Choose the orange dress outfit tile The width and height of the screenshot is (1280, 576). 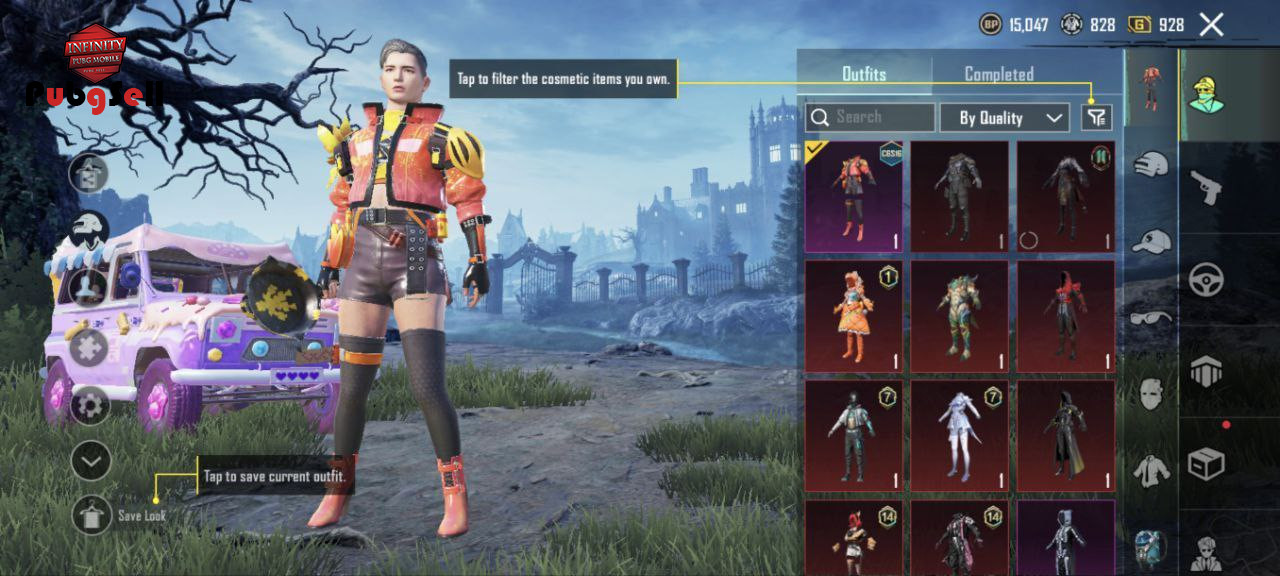tap(854, 316)
